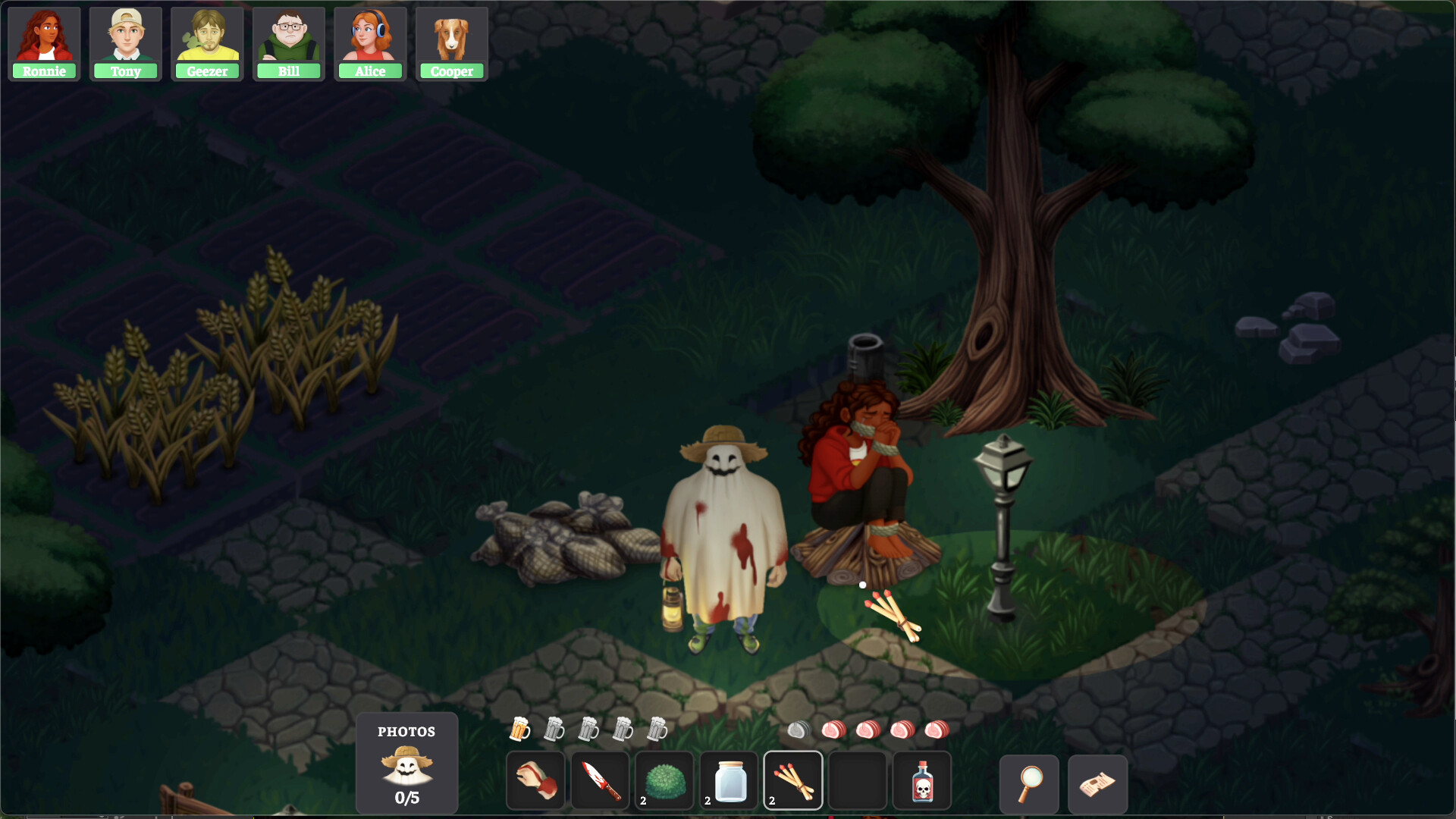Select the matches hotbar slot
Screen dimensions: 1456x819
coord(793,781)
